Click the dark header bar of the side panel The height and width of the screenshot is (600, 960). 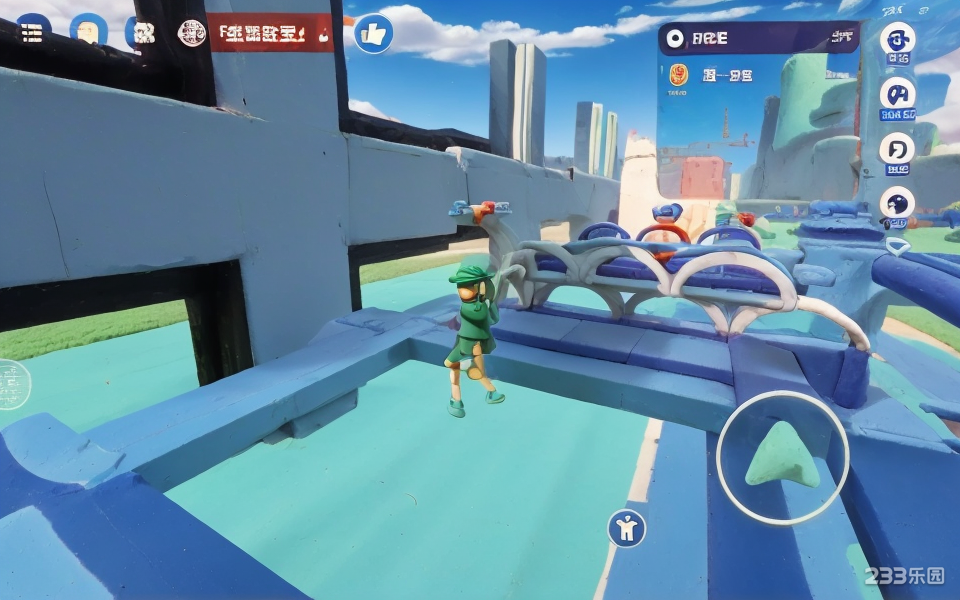coord(758,39)
